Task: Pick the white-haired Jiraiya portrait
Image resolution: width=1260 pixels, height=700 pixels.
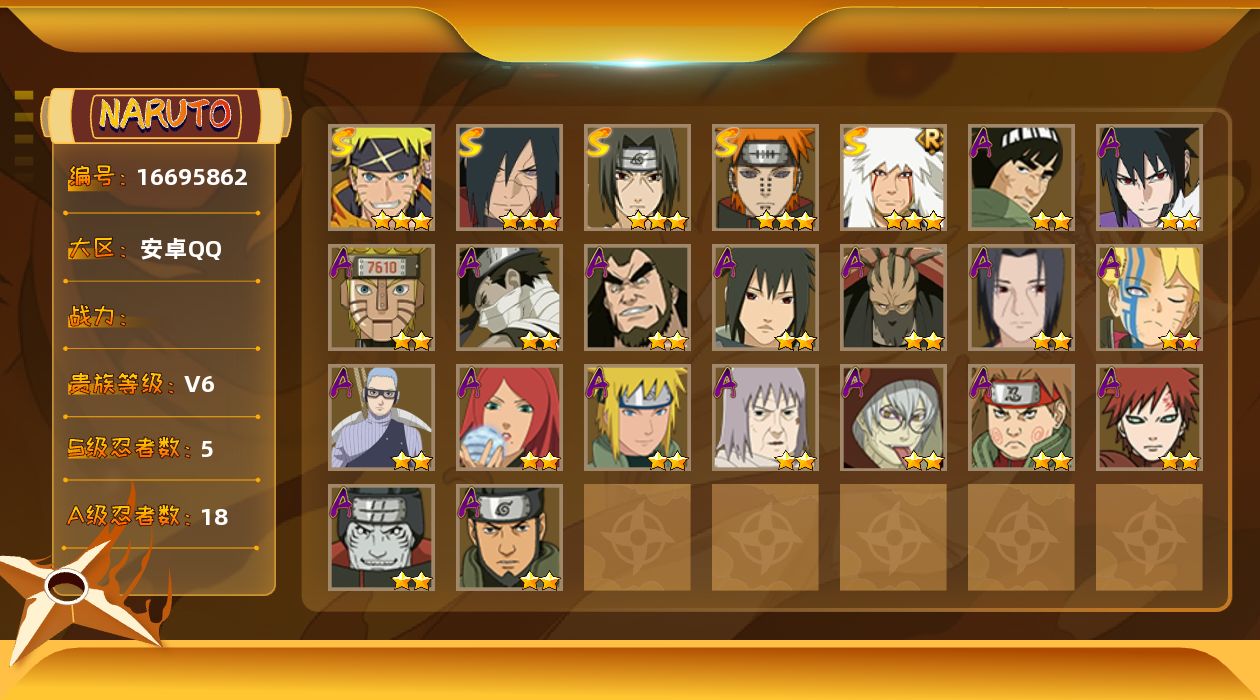Action: pos(893,178)
